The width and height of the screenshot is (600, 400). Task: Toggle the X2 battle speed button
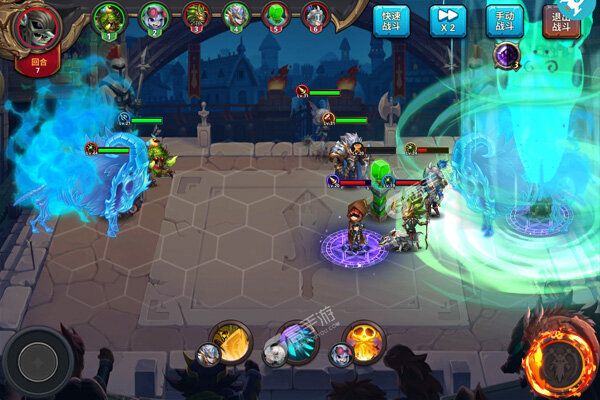click(447, 21)
